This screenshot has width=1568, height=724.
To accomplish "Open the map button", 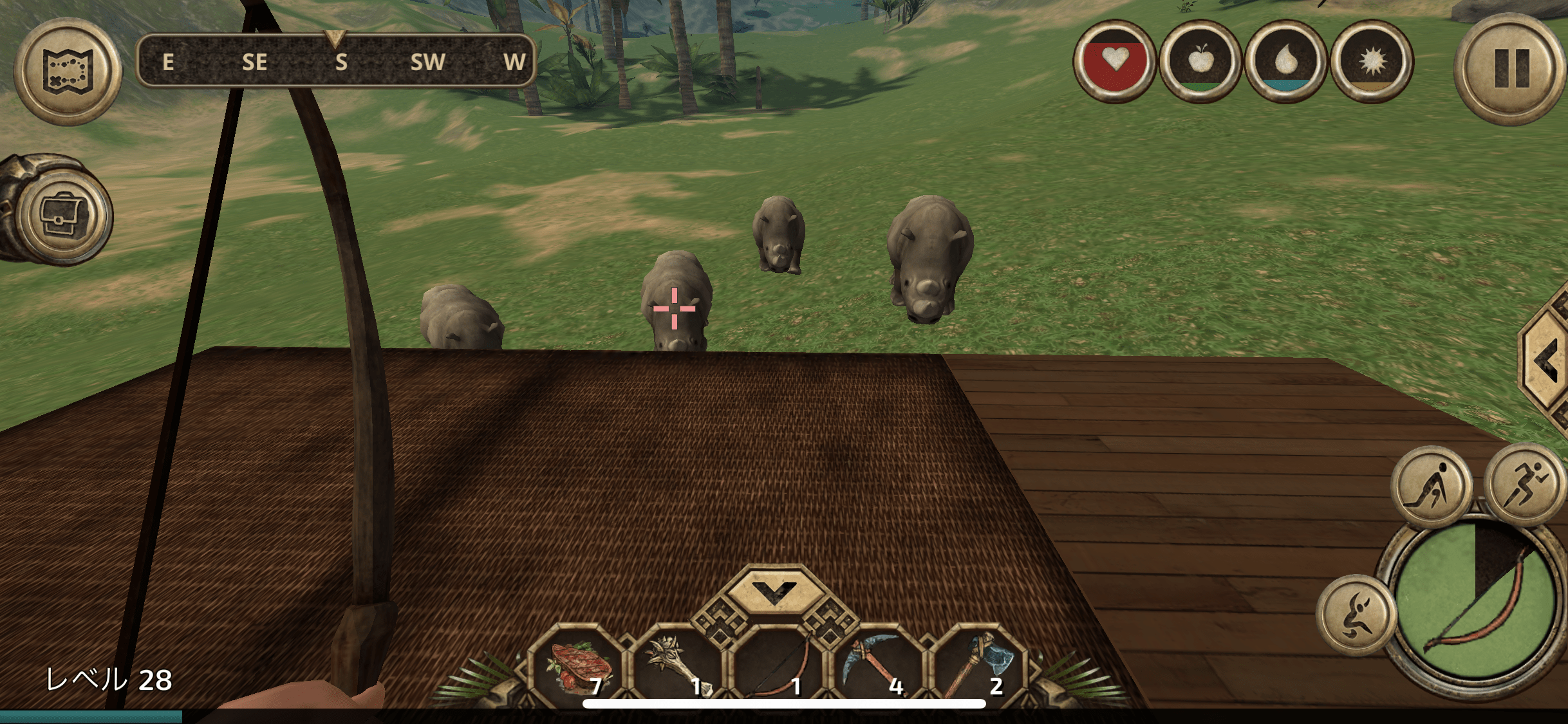I will click(x=68, y=71).
